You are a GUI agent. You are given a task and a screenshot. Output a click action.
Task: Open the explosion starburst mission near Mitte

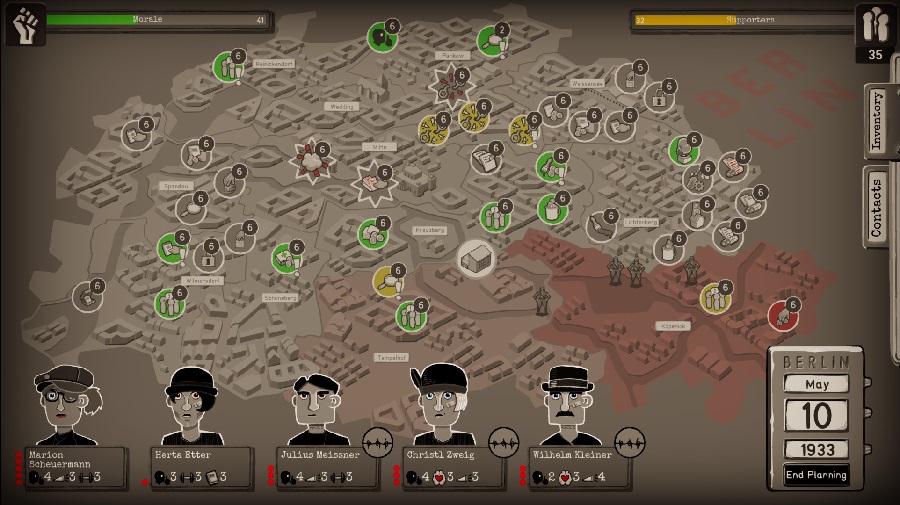click(374, 184)
